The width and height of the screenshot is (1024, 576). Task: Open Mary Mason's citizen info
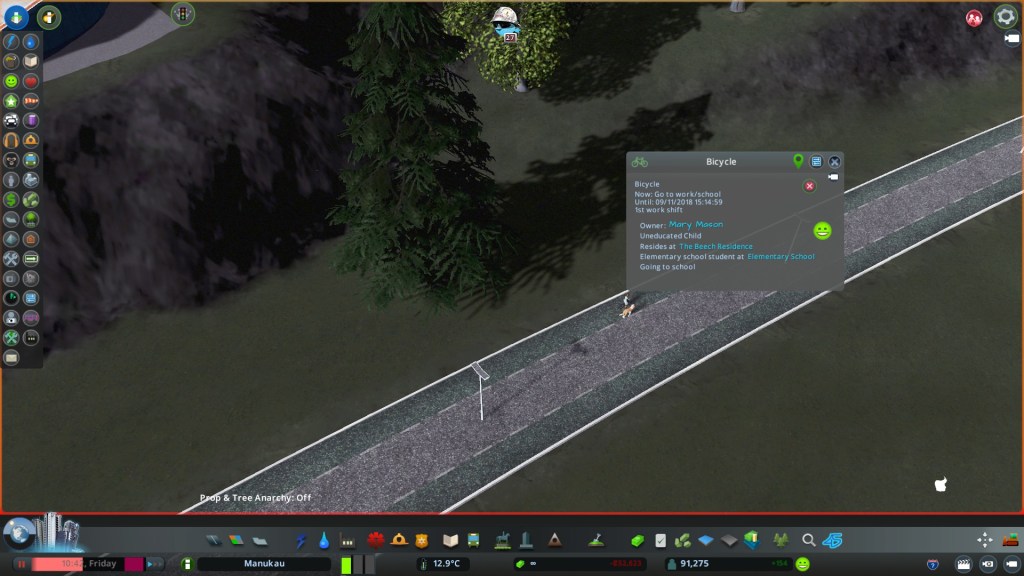pyautogui.click(x=695, y=225)
